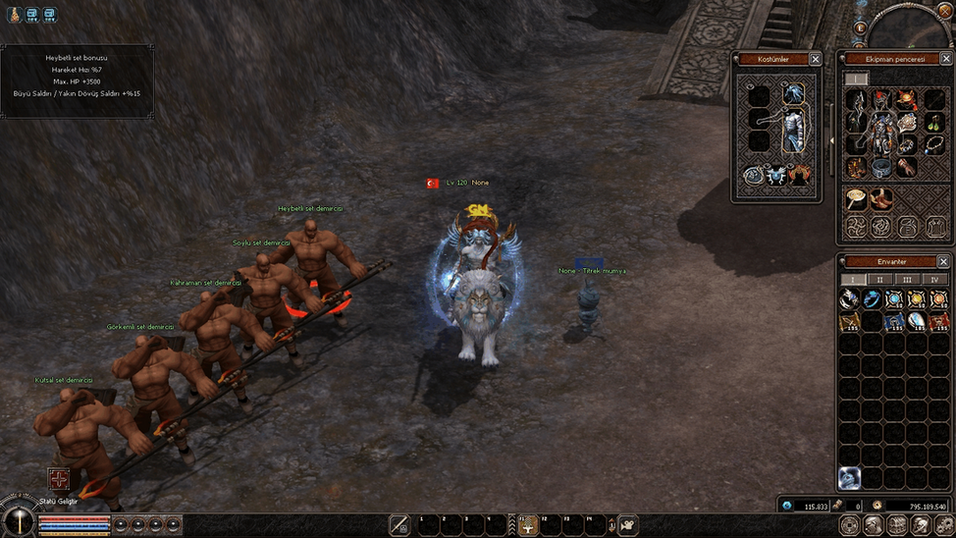Screen dimensions: 956x538
Task: Click the Statü Geliştir plus button
Action: [x=61, y=479]
